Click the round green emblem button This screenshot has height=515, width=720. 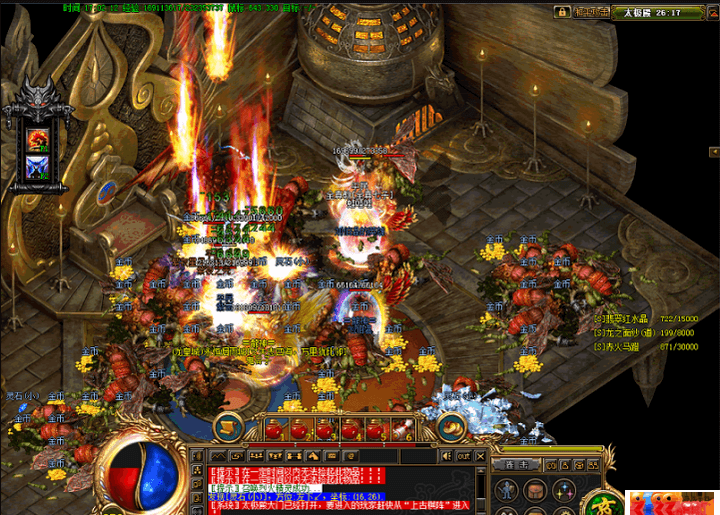pyautogui.click(x=604, y=499)
